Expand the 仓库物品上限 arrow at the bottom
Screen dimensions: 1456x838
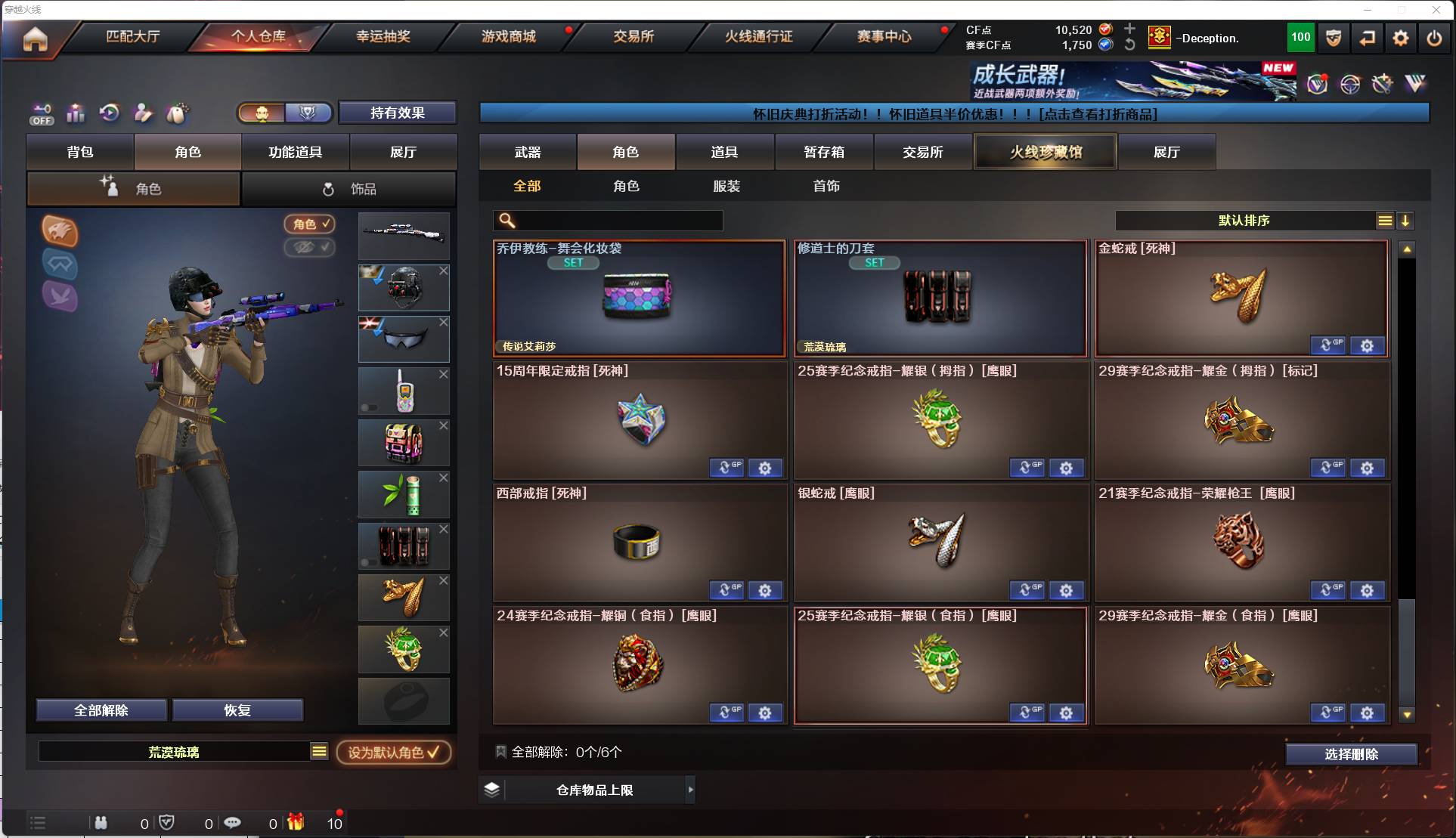690,790
